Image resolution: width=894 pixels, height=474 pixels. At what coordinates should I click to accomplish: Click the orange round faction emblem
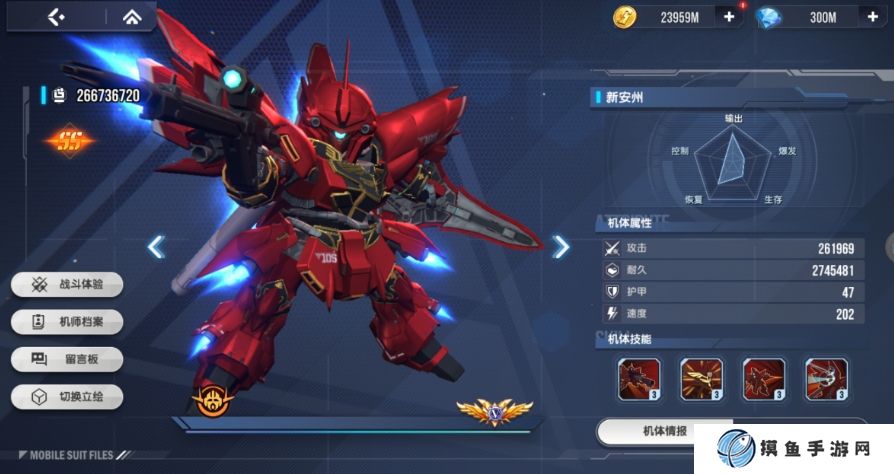click(x=213, y=400)
